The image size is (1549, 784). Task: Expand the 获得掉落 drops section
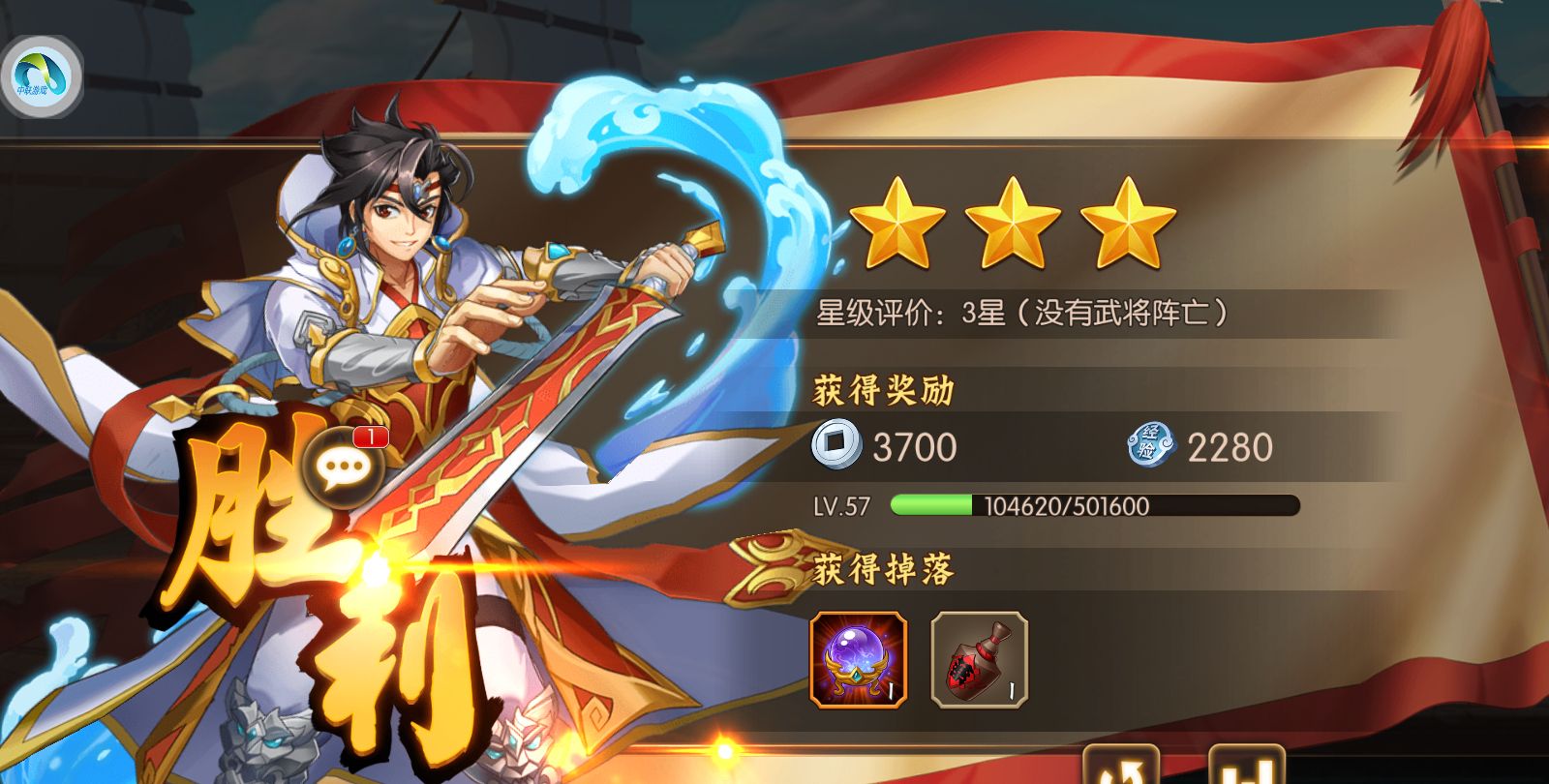point(884,568)
